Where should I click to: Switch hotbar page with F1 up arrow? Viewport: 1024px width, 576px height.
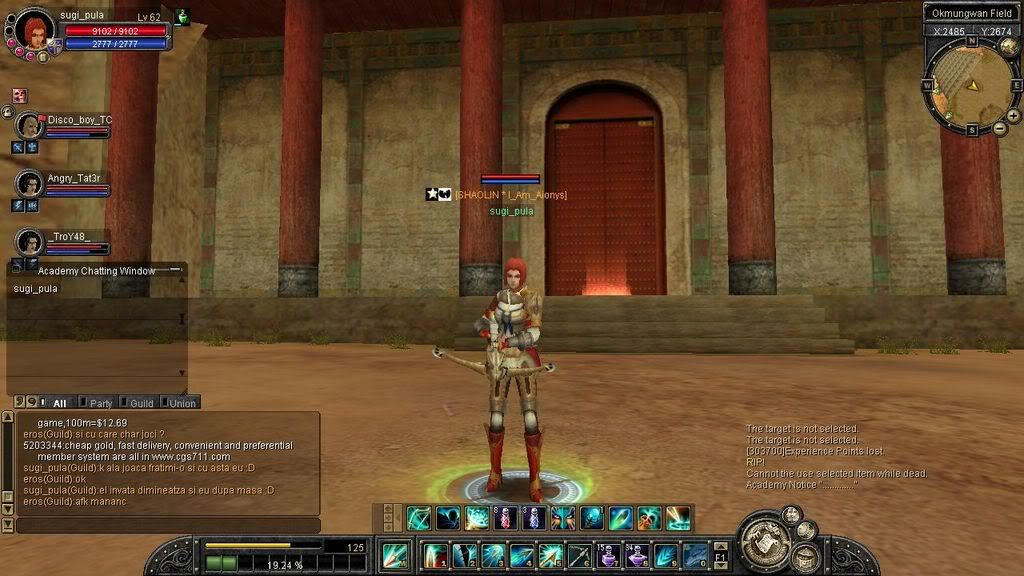click(x=721, y=545)
